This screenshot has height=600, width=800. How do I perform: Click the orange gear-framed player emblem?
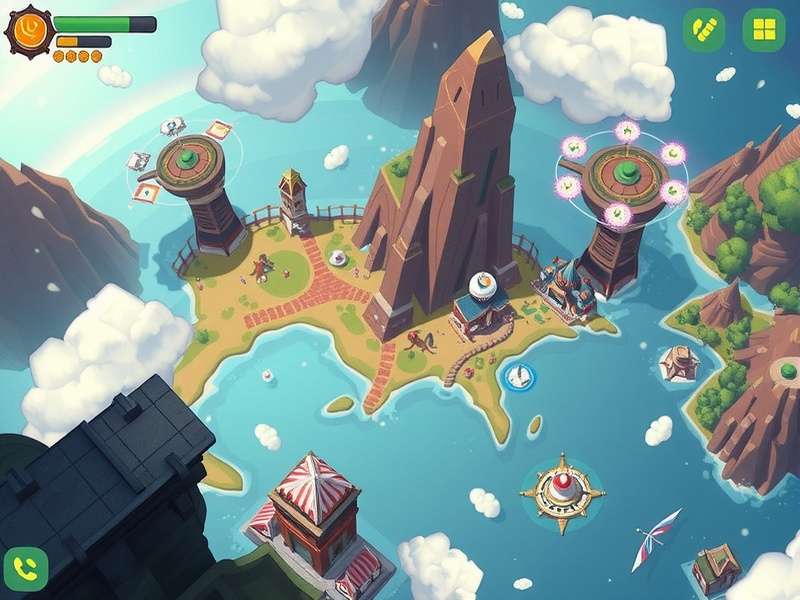pyautogui.click(x=28, y=31)
